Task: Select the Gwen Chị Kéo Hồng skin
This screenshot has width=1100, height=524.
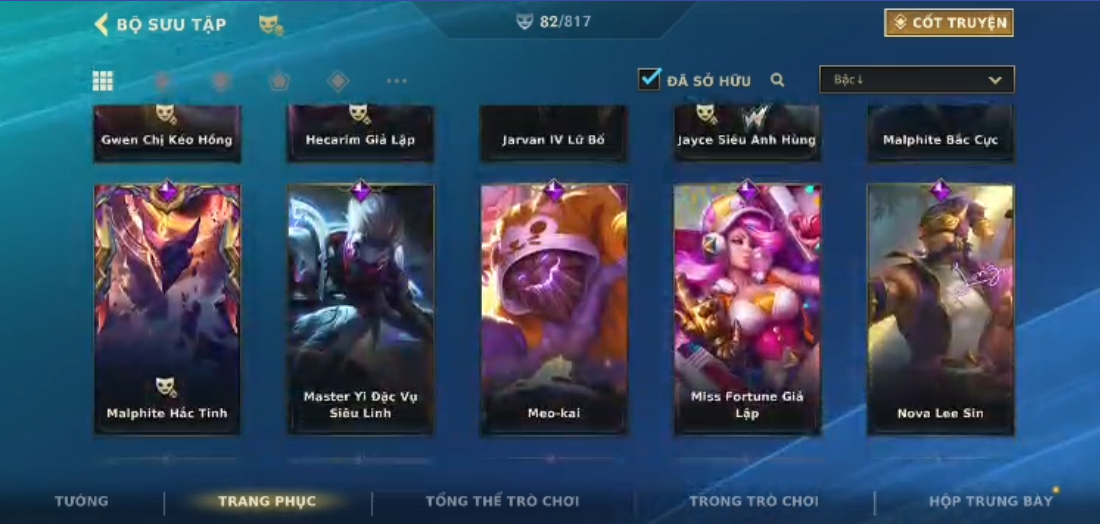Action: tap(167, 133)
